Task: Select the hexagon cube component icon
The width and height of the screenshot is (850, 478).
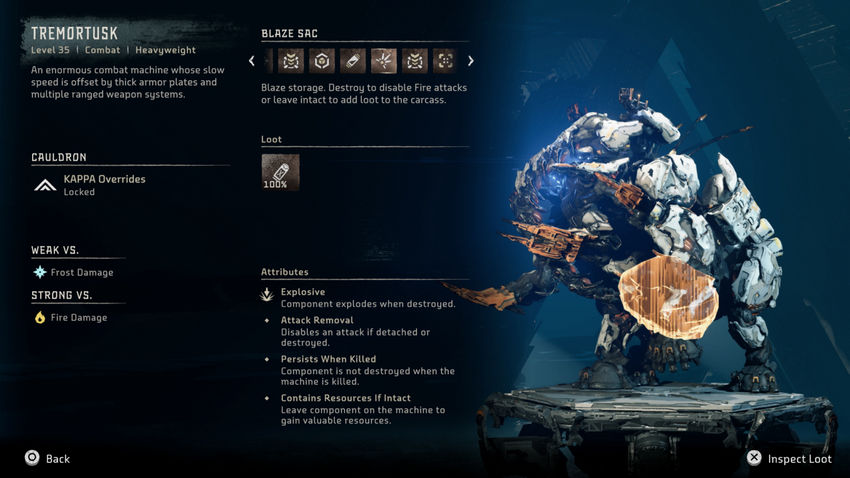Action: pos(321,61)
